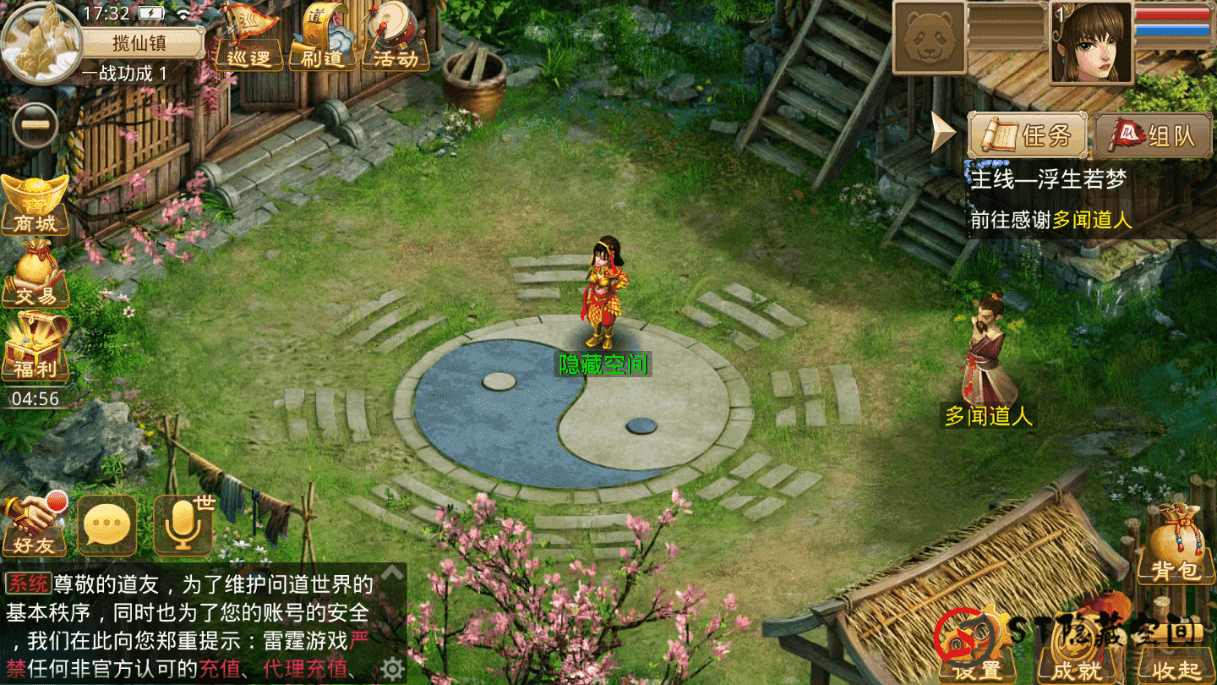Open the 商城 shop
This screenshot has height=685, width=1217.
pos(35,205)
